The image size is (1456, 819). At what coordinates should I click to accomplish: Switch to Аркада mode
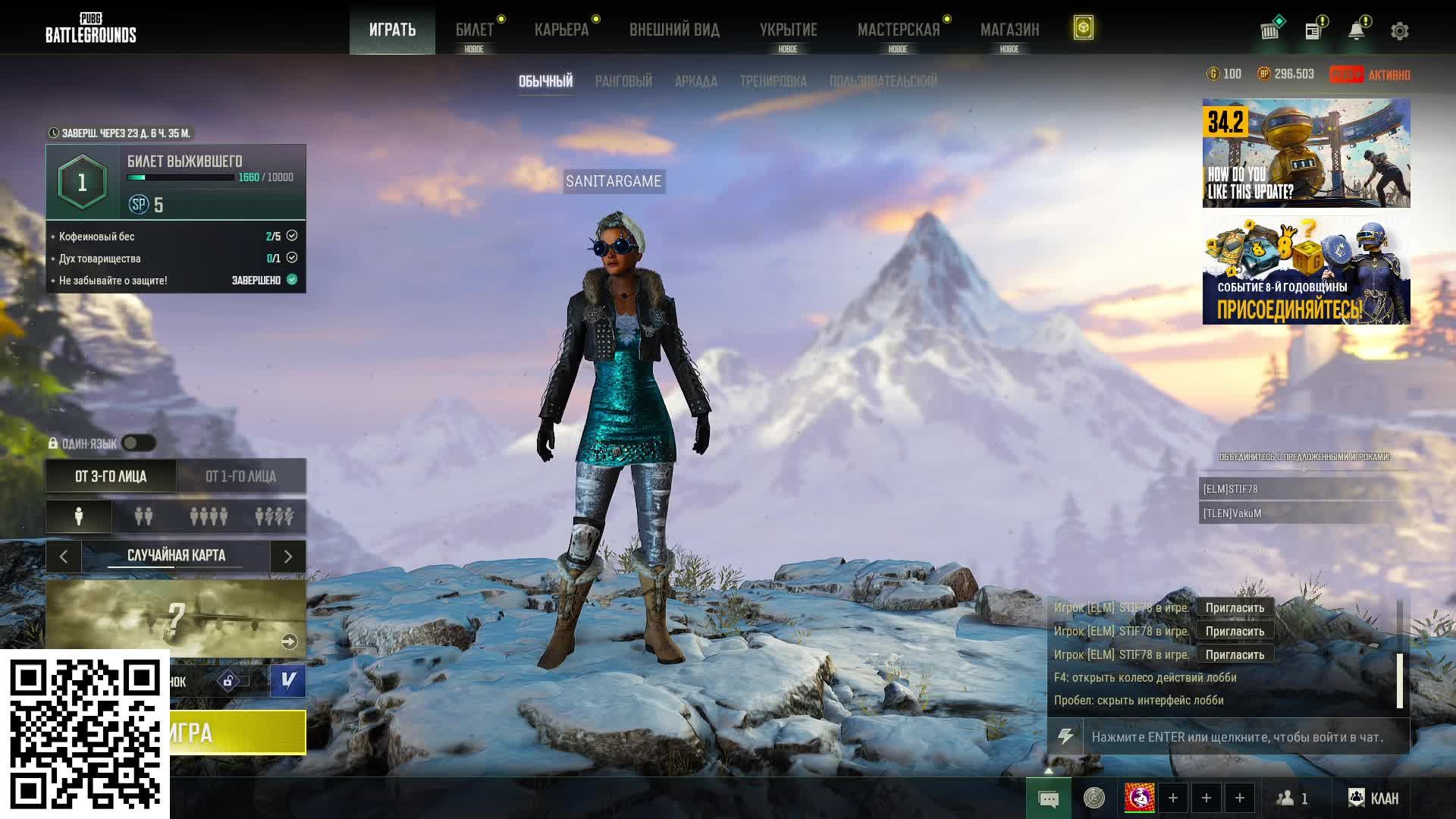(x=696, y=81)
